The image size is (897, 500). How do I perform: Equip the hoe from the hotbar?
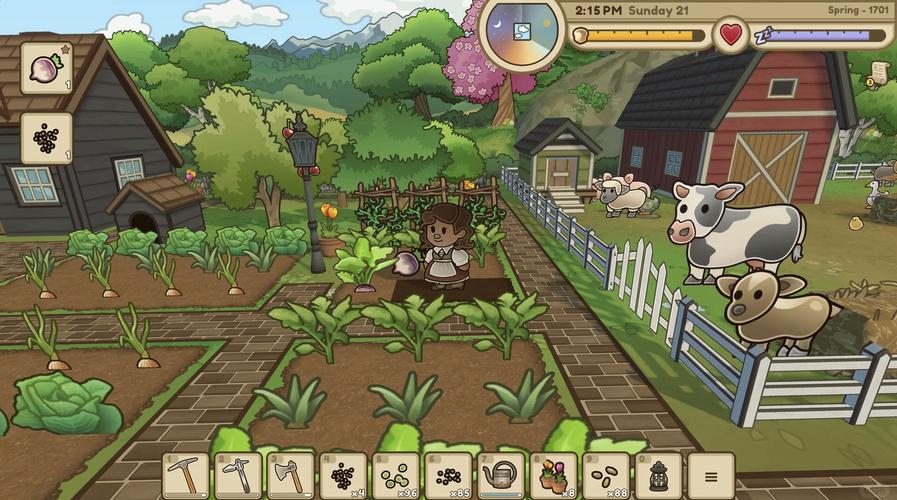tap(238, 475)
